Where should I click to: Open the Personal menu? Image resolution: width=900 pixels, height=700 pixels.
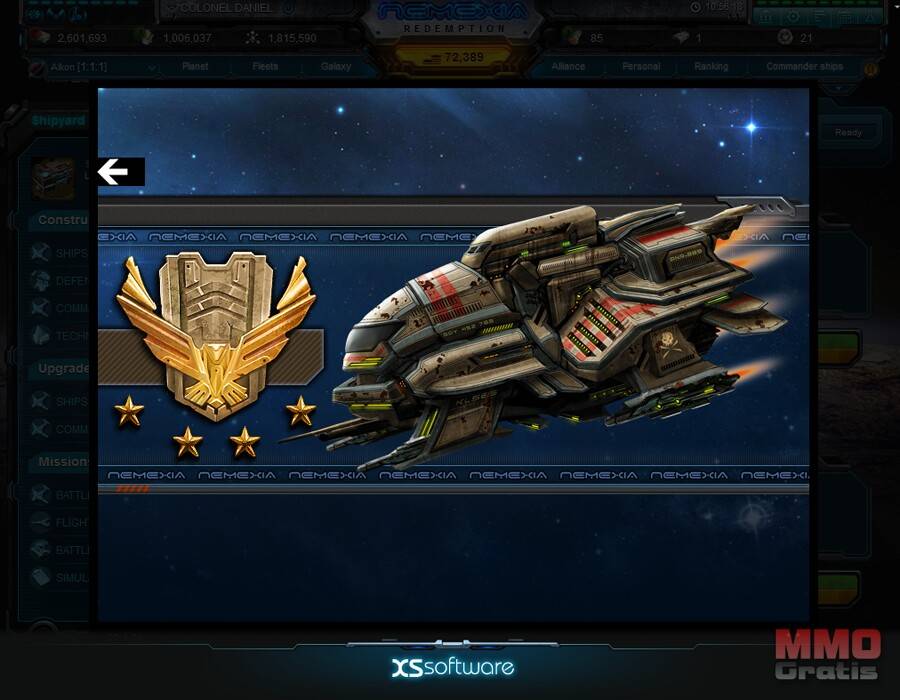[x=641, y=67]
